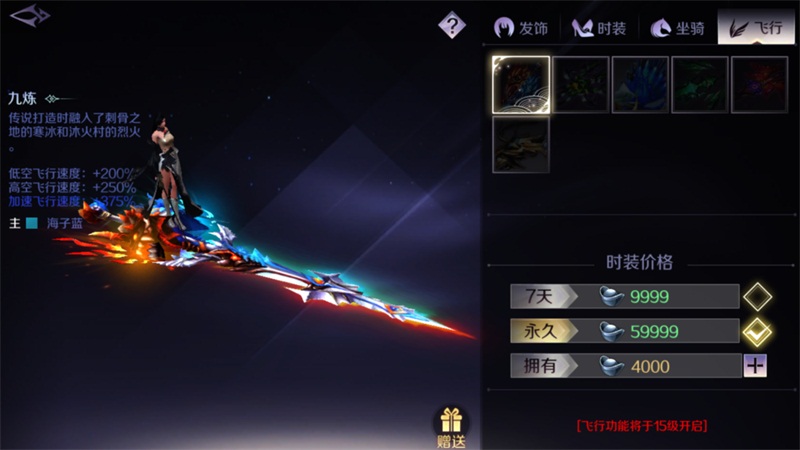Image resolution: width=800 pixels, height=450 pixels.
Task: Add more currency with the plus button
Action: coord(755,366)
